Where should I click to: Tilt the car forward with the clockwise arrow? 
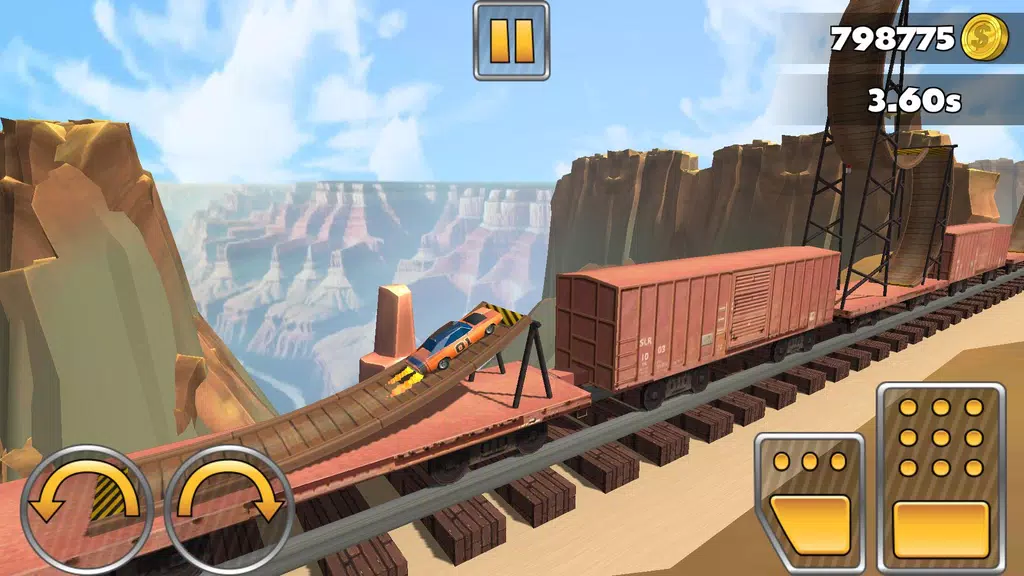229,494
